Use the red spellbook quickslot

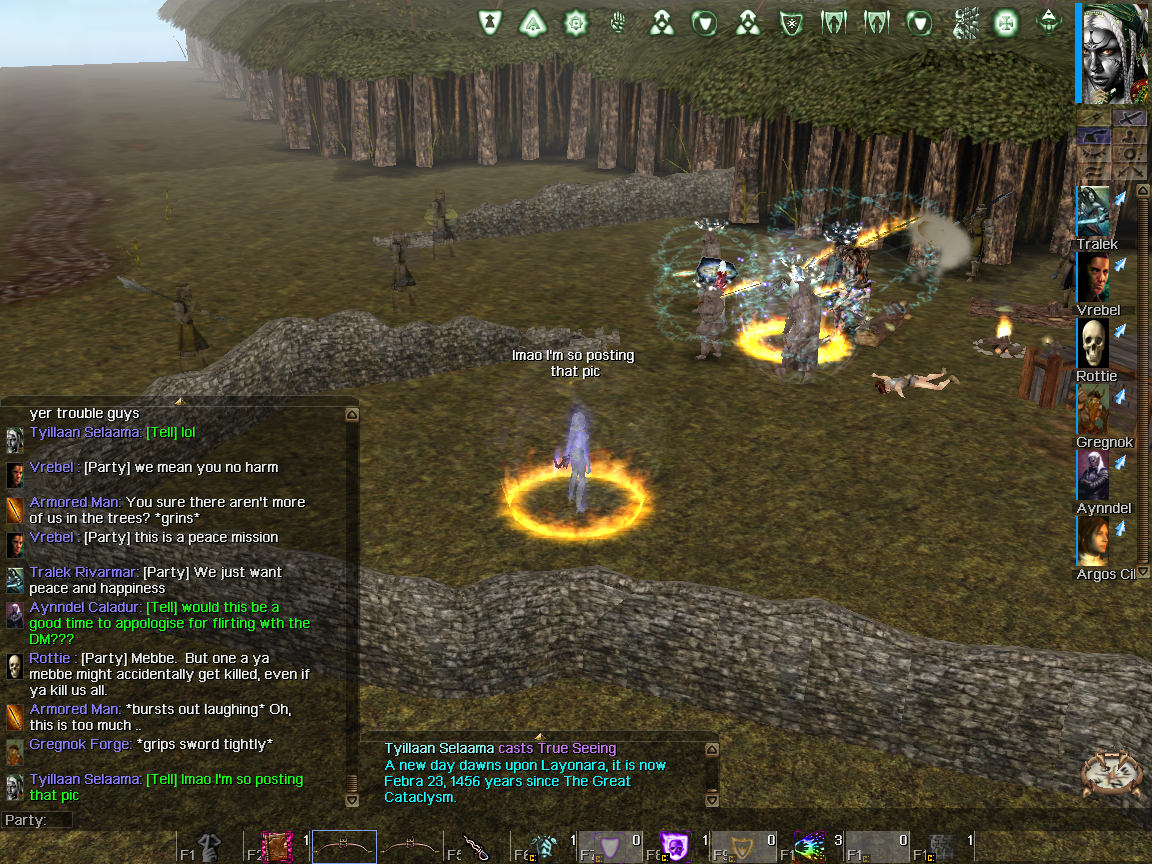pos(277,848)
